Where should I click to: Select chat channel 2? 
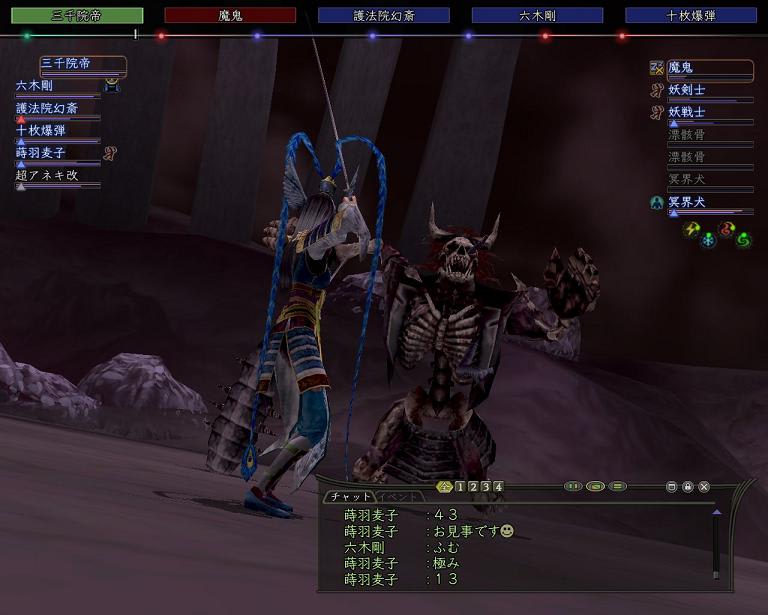pyautogui.click(x=473, y=487)
